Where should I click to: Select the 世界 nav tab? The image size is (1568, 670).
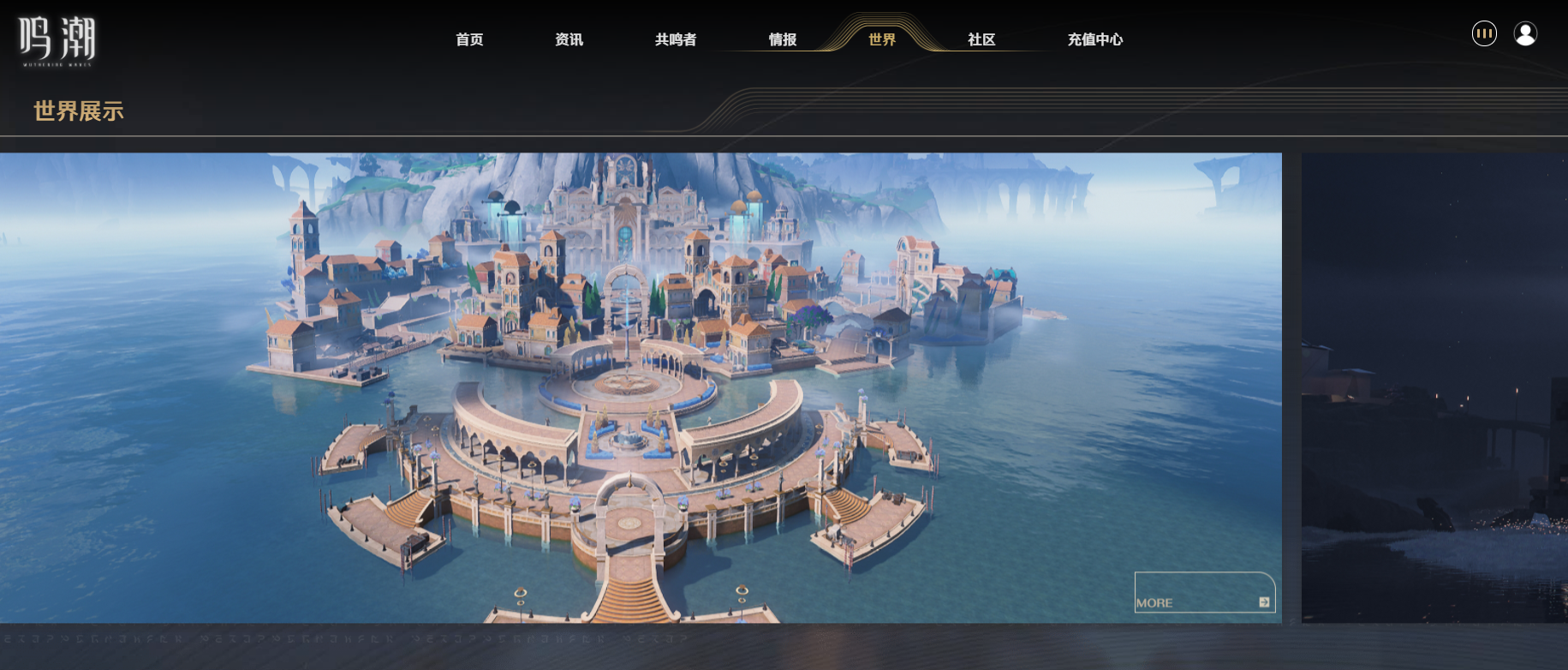(x=881, y=39)
